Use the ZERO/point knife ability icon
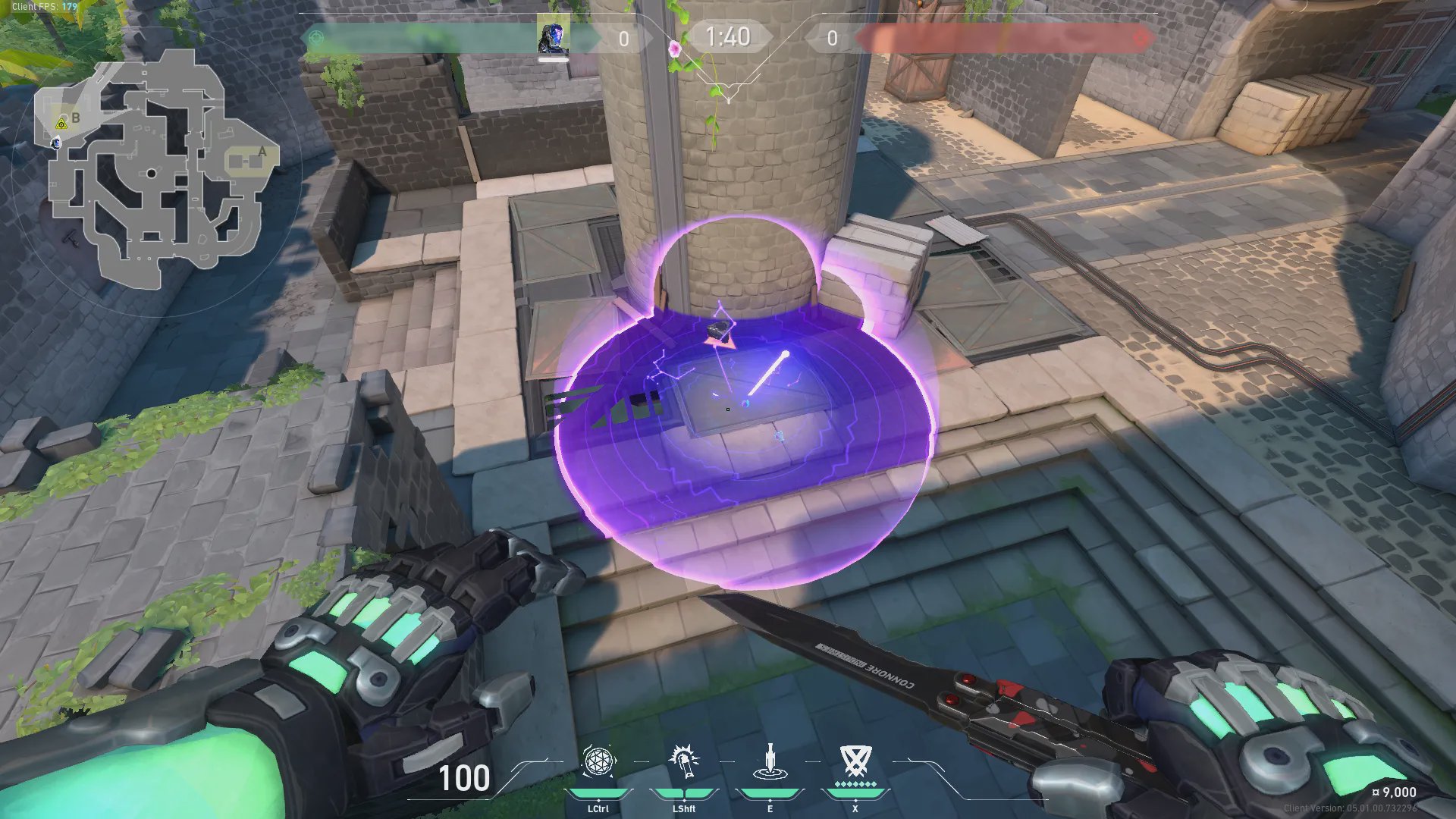The image size is (1456, 819). [770, 762]
